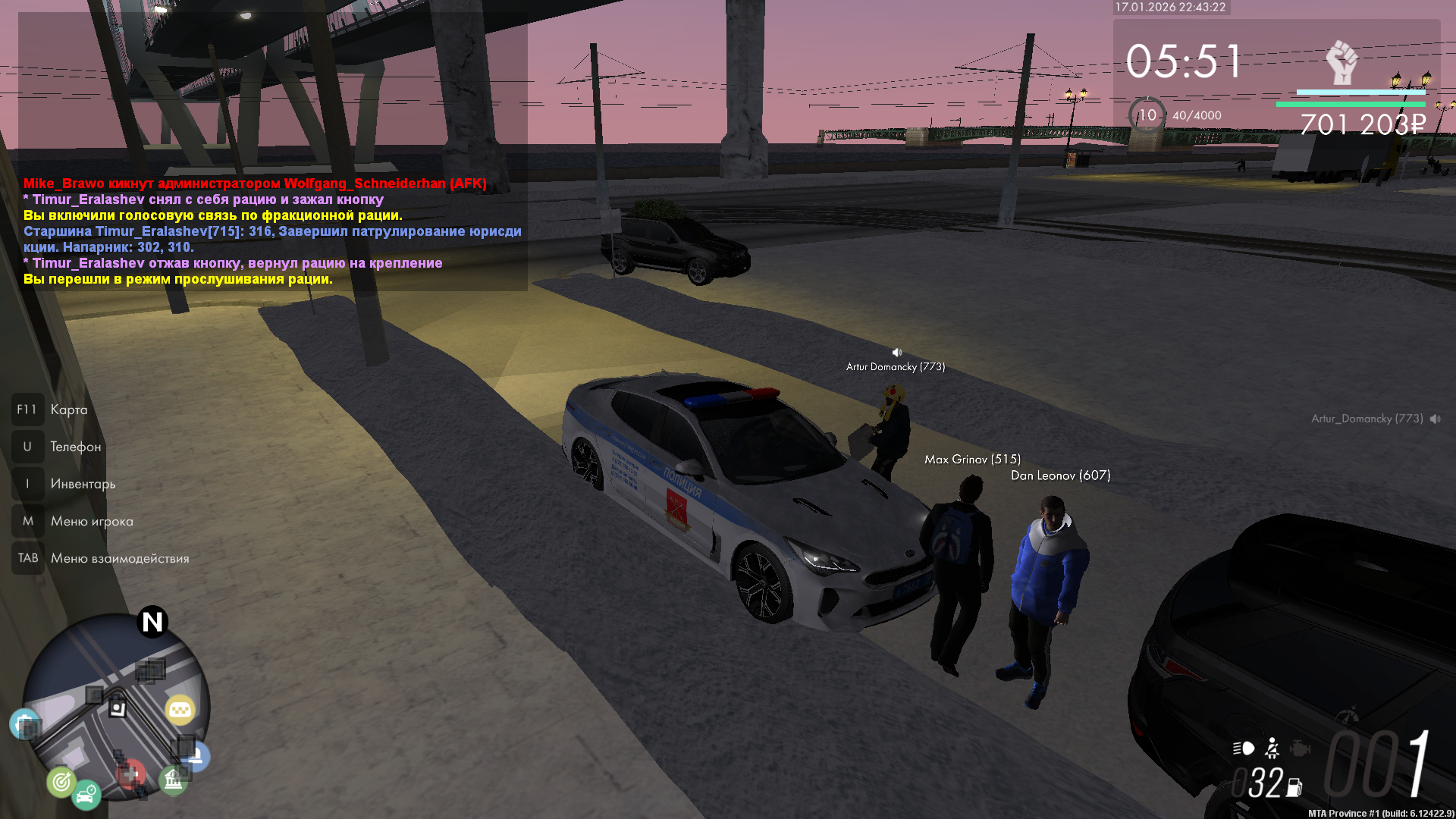Click the headlights indicator icon
The width and height of the screenshot is (1456, 819).
[1244, 748]
